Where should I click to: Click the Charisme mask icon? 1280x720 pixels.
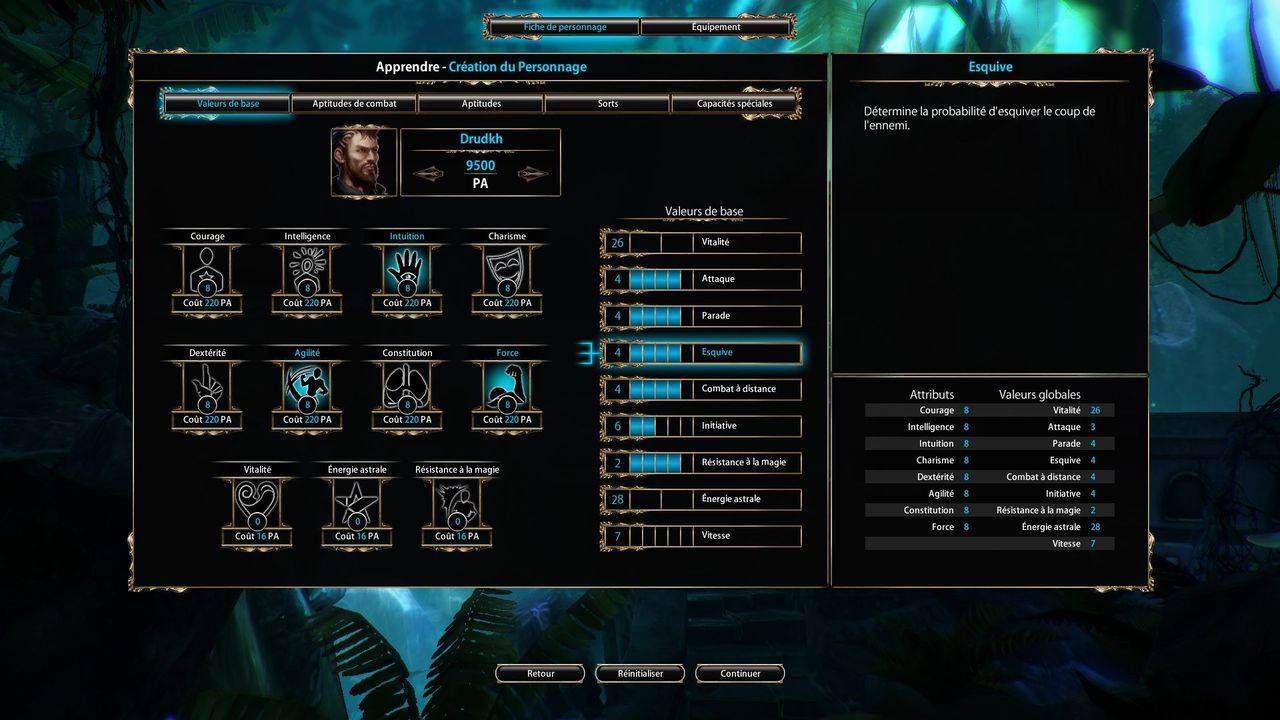click(x=507, y=271)
